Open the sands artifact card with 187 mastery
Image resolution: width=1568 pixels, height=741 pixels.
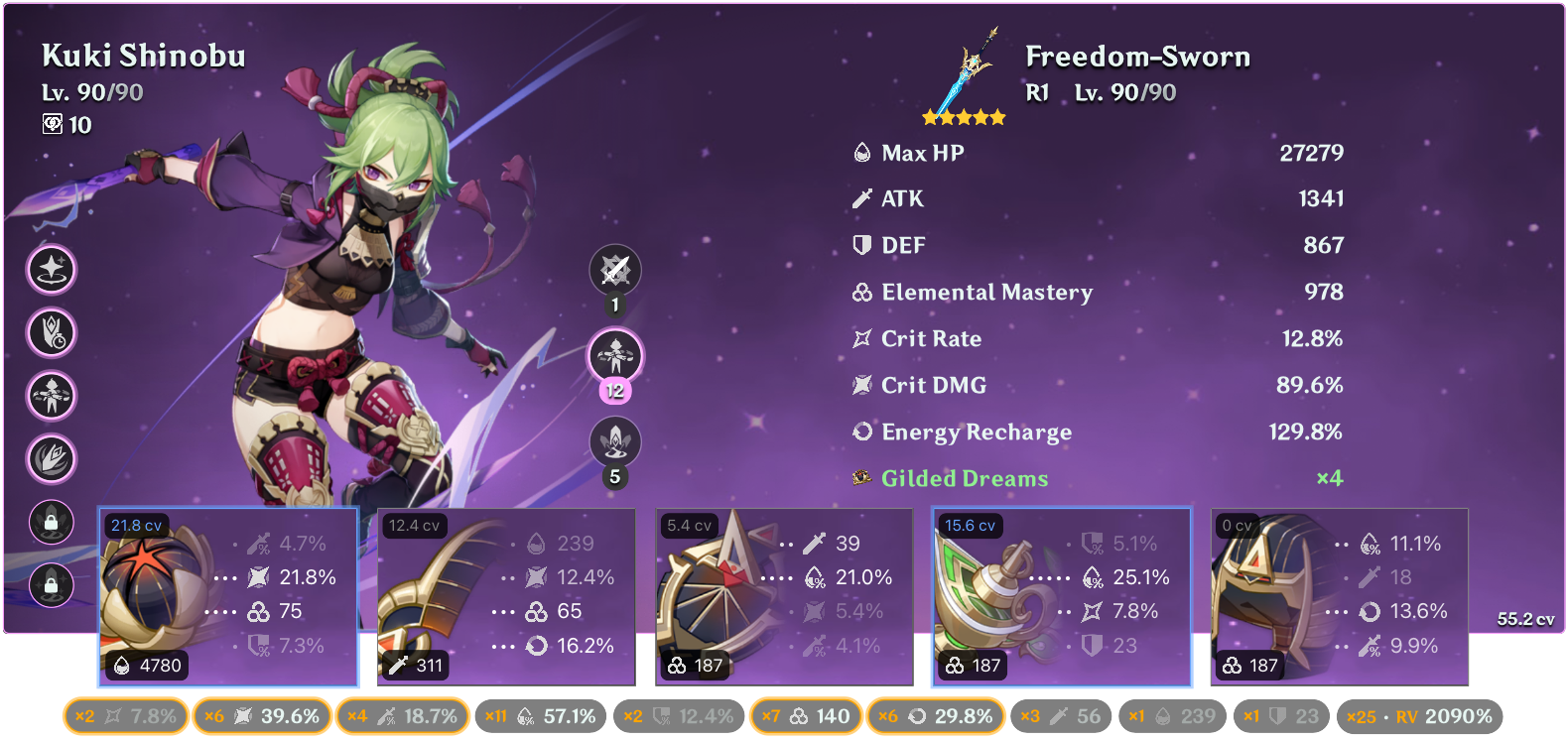784,595
